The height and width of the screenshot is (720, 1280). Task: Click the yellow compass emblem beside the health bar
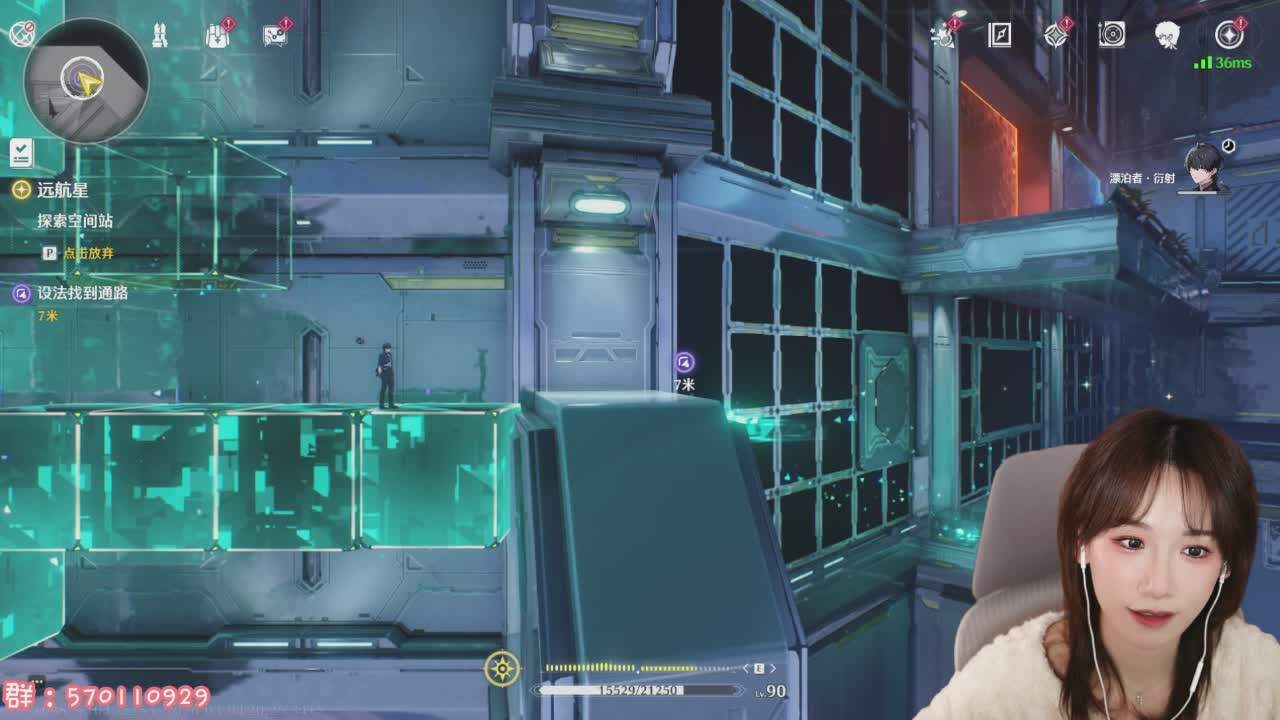coord(502,668)
